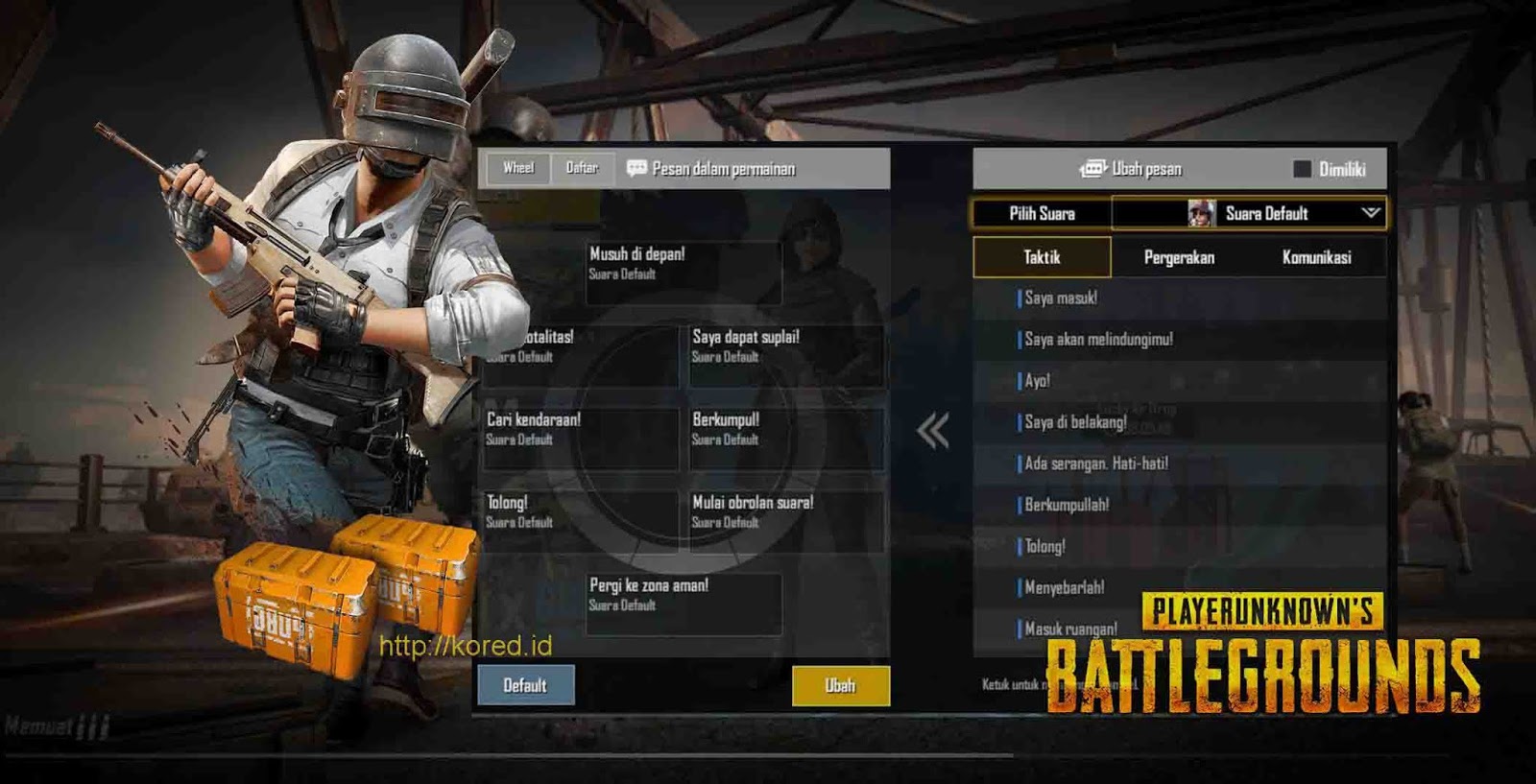The height and width of the screenshot is (784, 1536).
Task: Enable the Dimiliki checkbox
Action: click(1304, 167)
